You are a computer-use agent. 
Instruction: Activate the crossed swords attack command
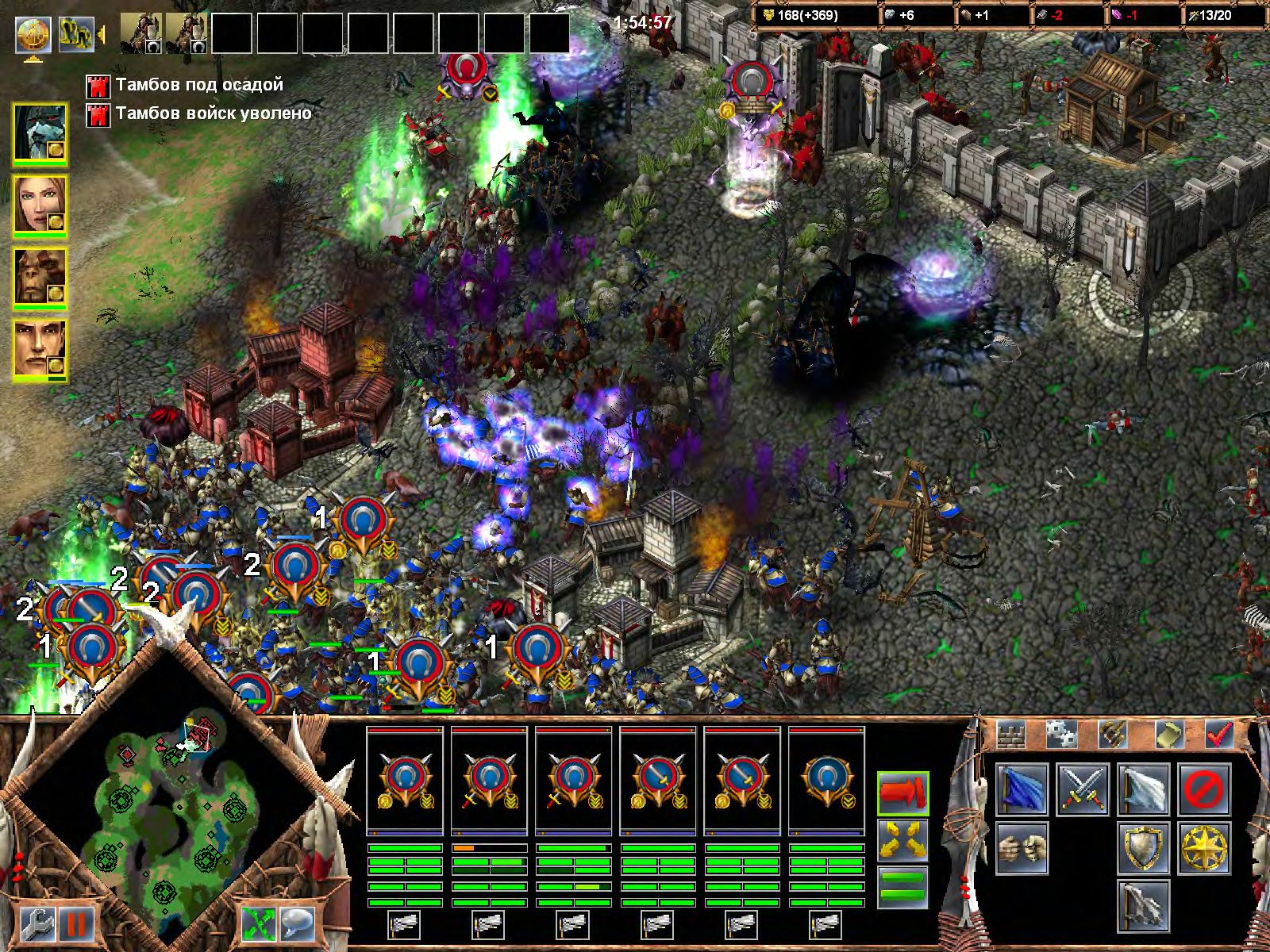(1083, 789)
